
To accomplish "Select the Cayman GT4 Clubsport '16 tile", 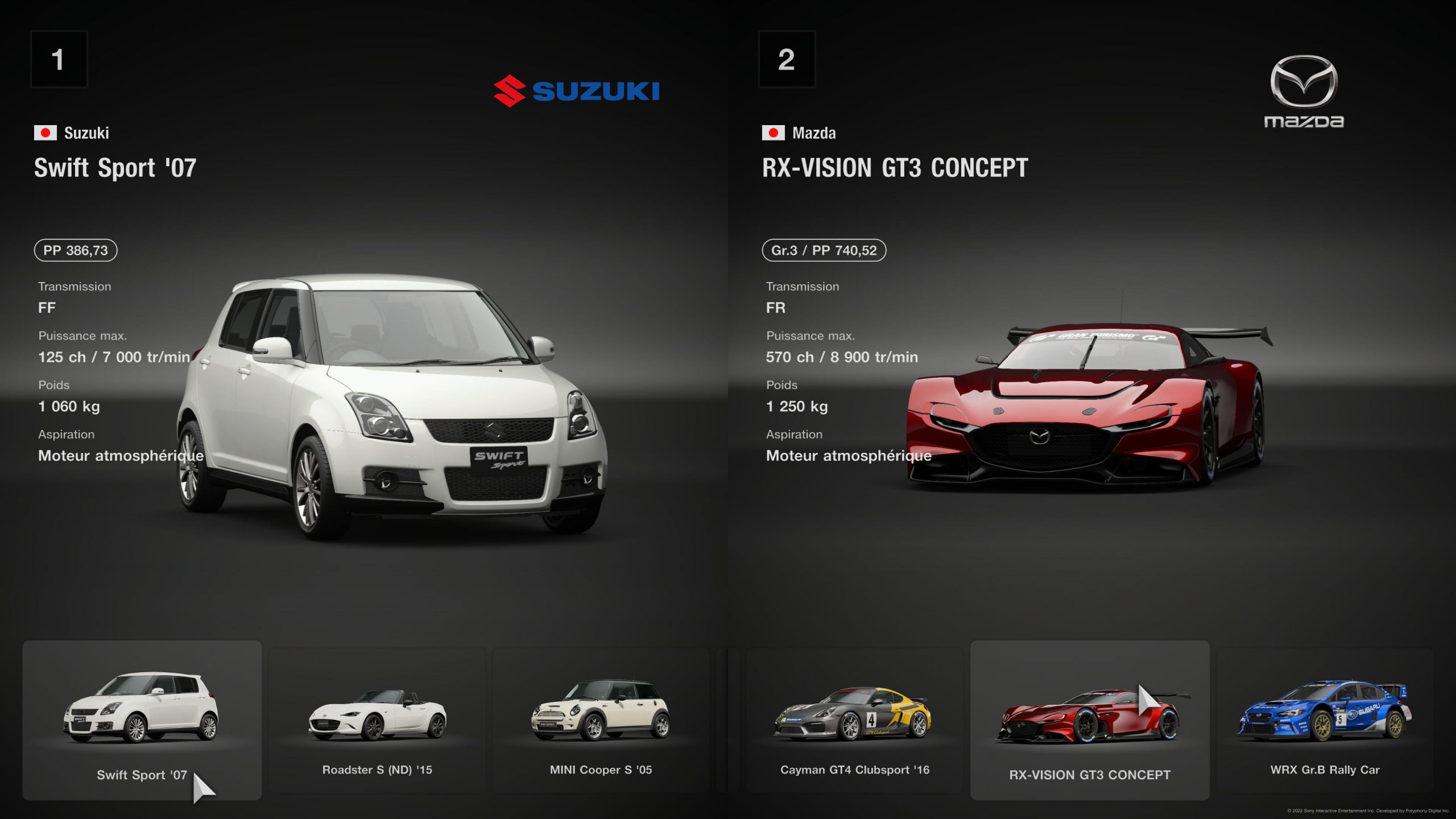I will click(x=854, y=720).
